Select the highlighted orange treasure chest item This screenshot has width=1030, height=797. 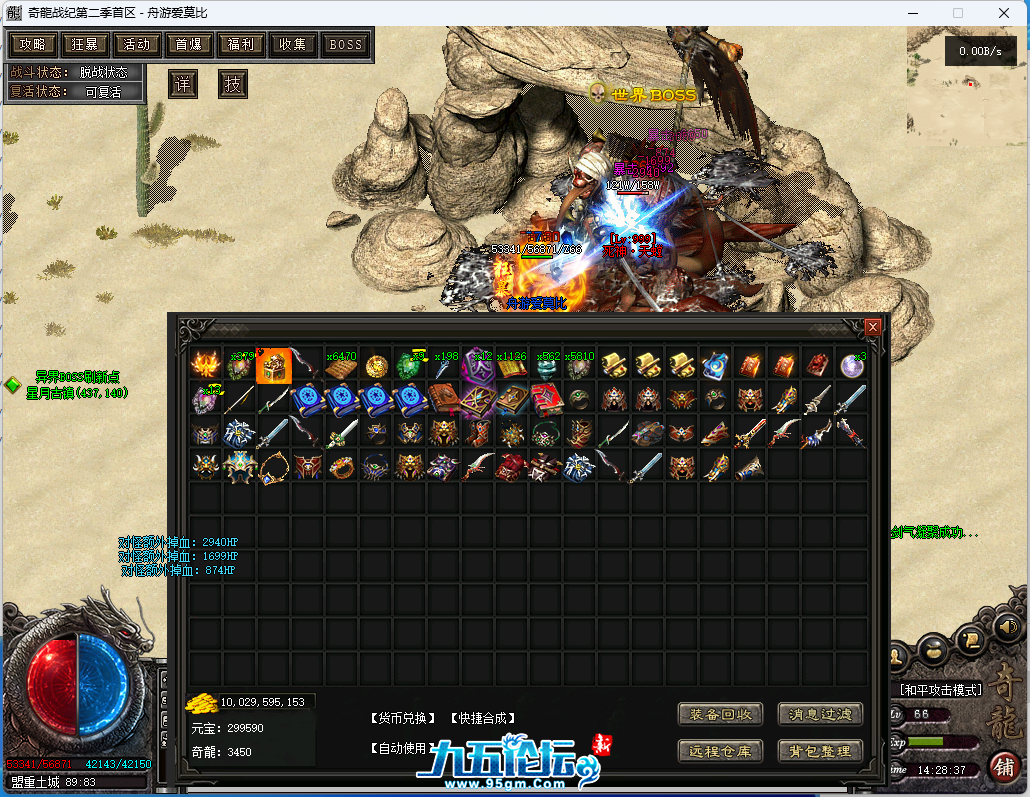tap(273, 366)
